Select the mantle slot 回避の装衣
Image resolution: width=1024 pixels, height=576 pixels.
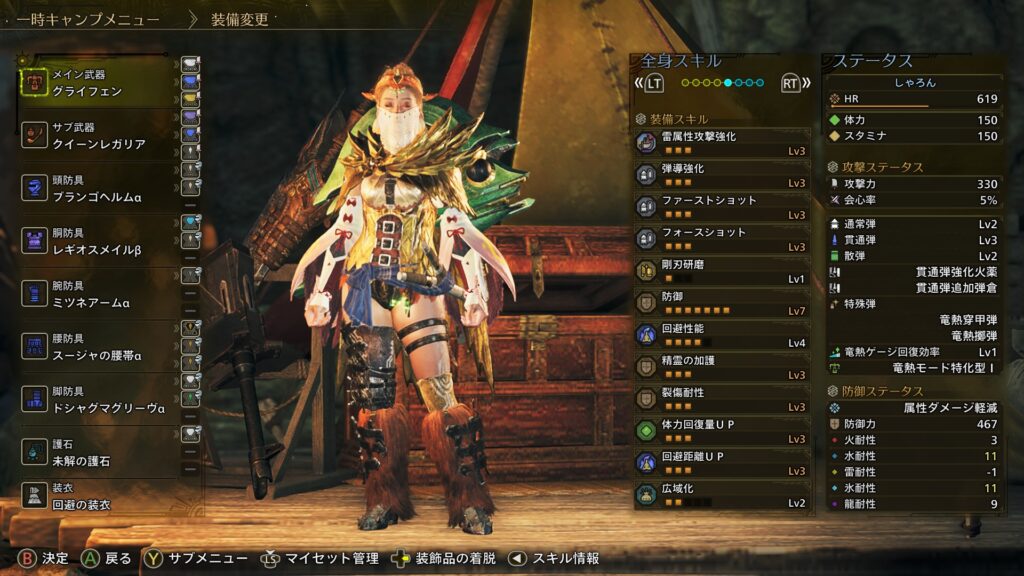click(98, 497)
